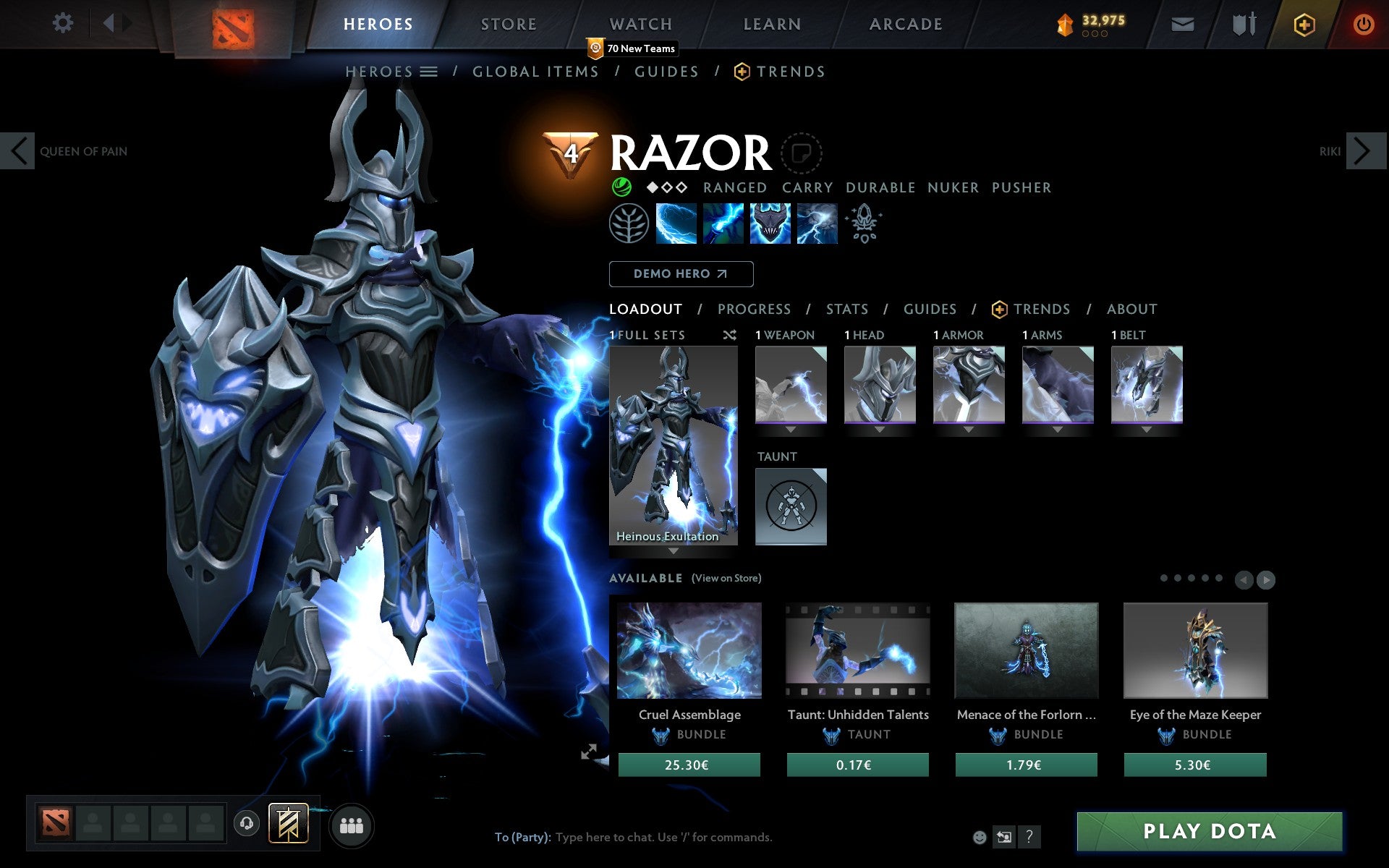
Task: Click the power button icon at top right
Action: coord(1363,23)
